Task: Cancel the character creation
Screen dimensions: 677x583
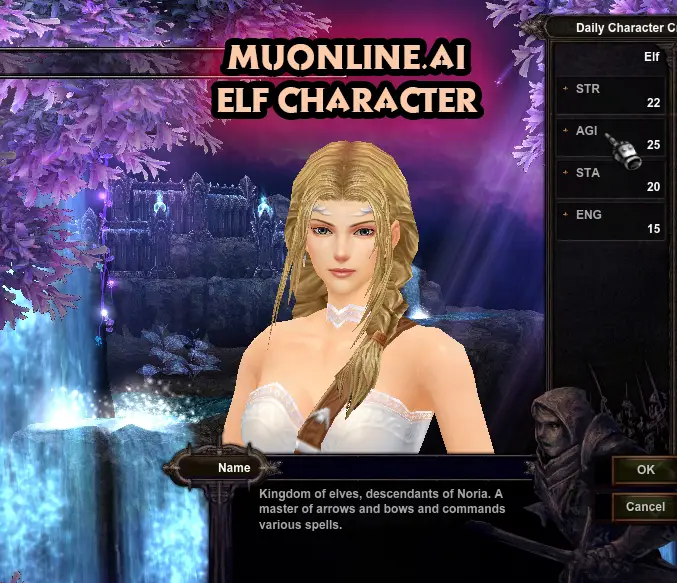Action: (645, 506)
